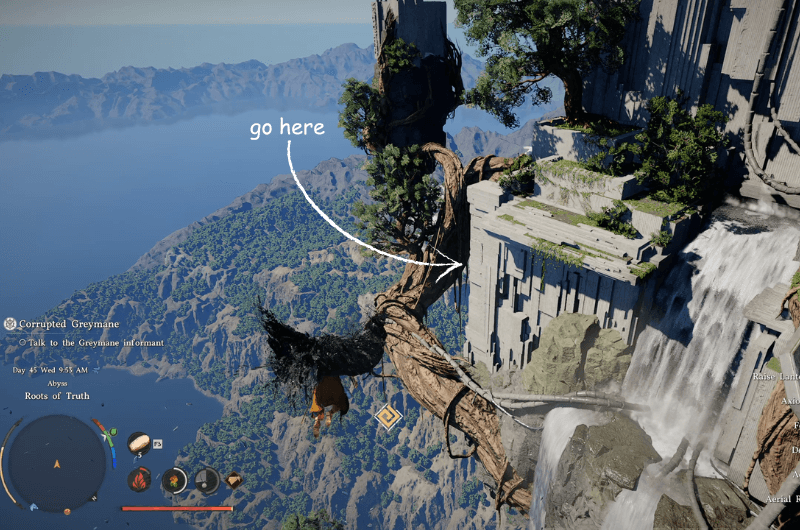Activate the red flame skill icon
Screen dimensions: 800x530
pyautogui.click(x=139, y=480)
